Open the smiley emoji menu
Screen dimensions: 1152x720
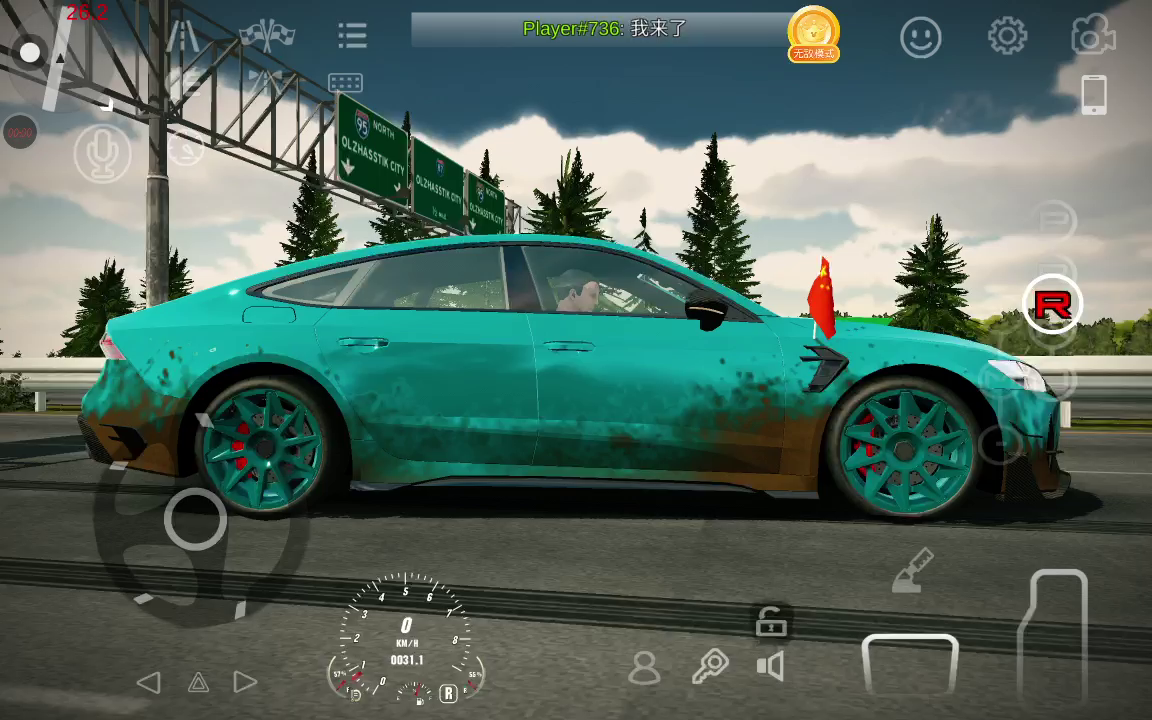pyautogui.click(x=921, y=38)
